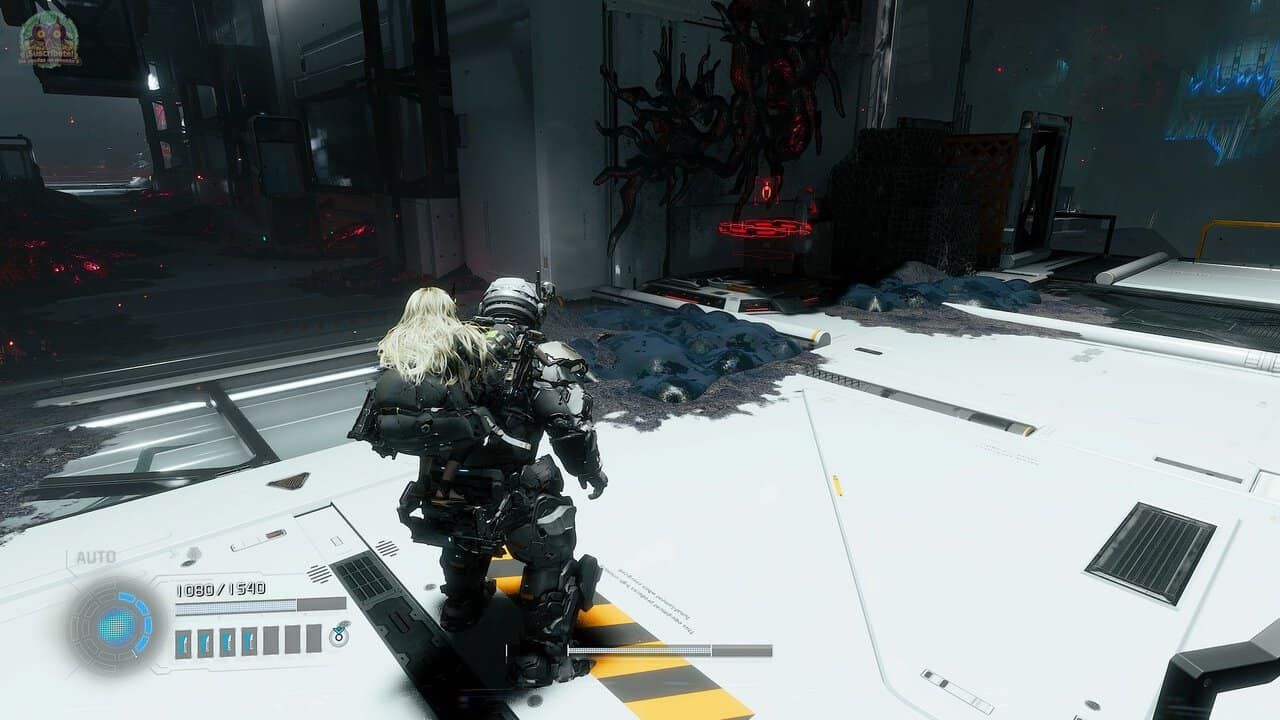Select the circular blue core gauge
1280x720 pixels.
117,626
